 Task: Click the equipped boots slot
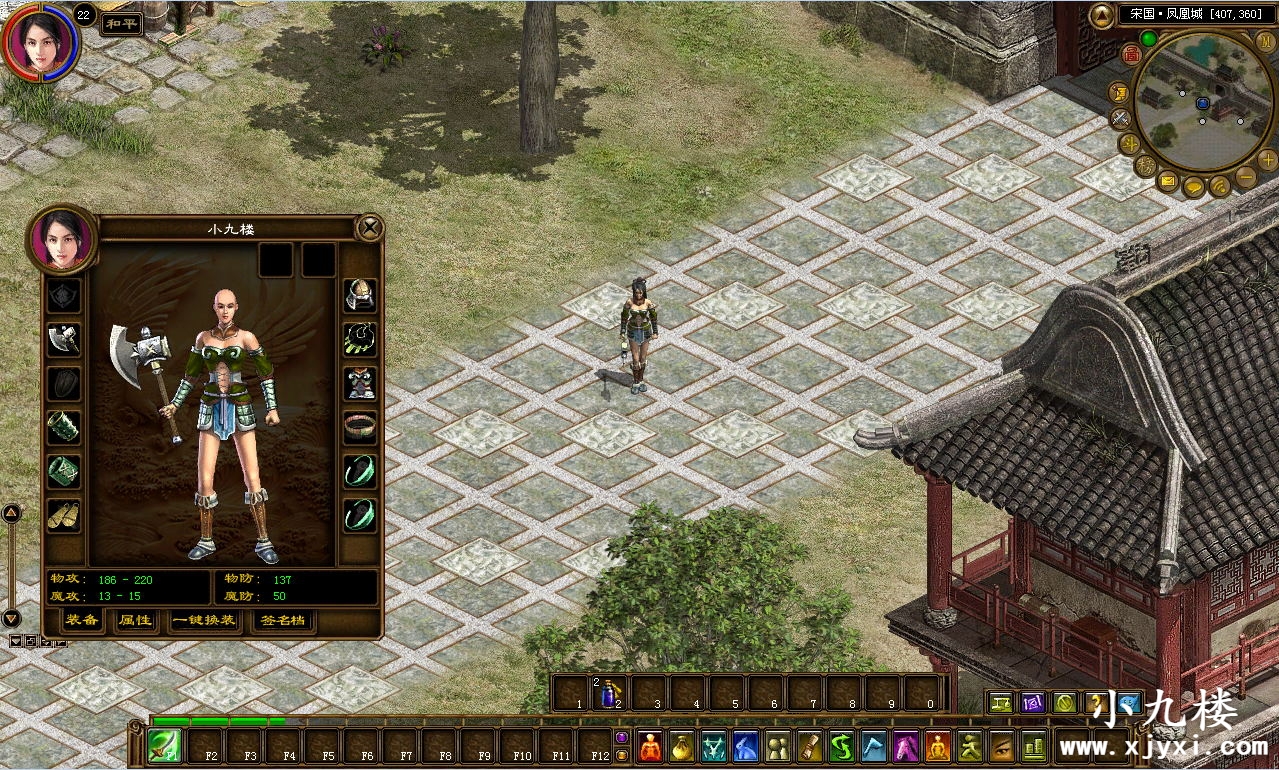(64, 514)
